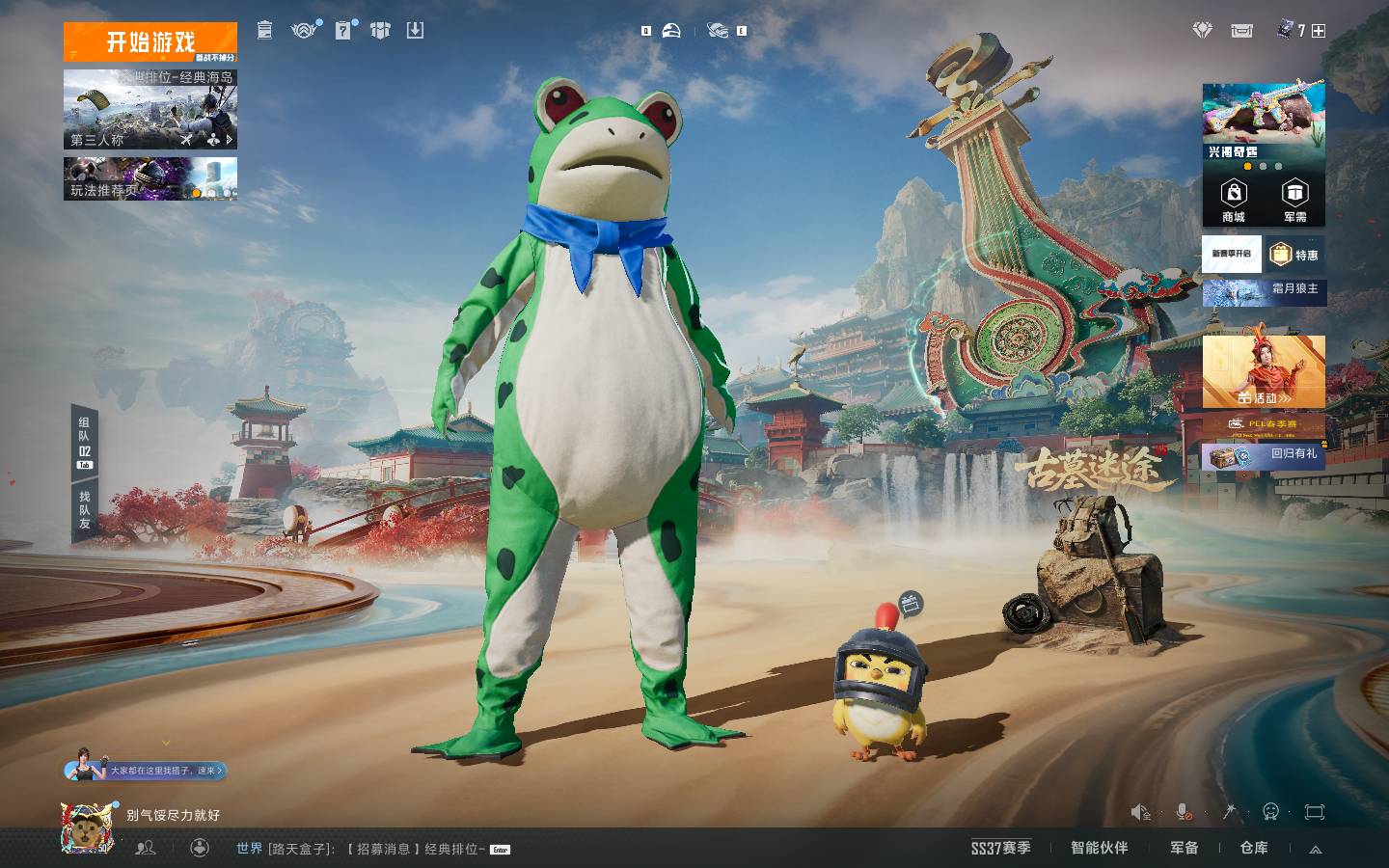Claim rewards from 回归有礼 banner

(x=1264, y=455)
